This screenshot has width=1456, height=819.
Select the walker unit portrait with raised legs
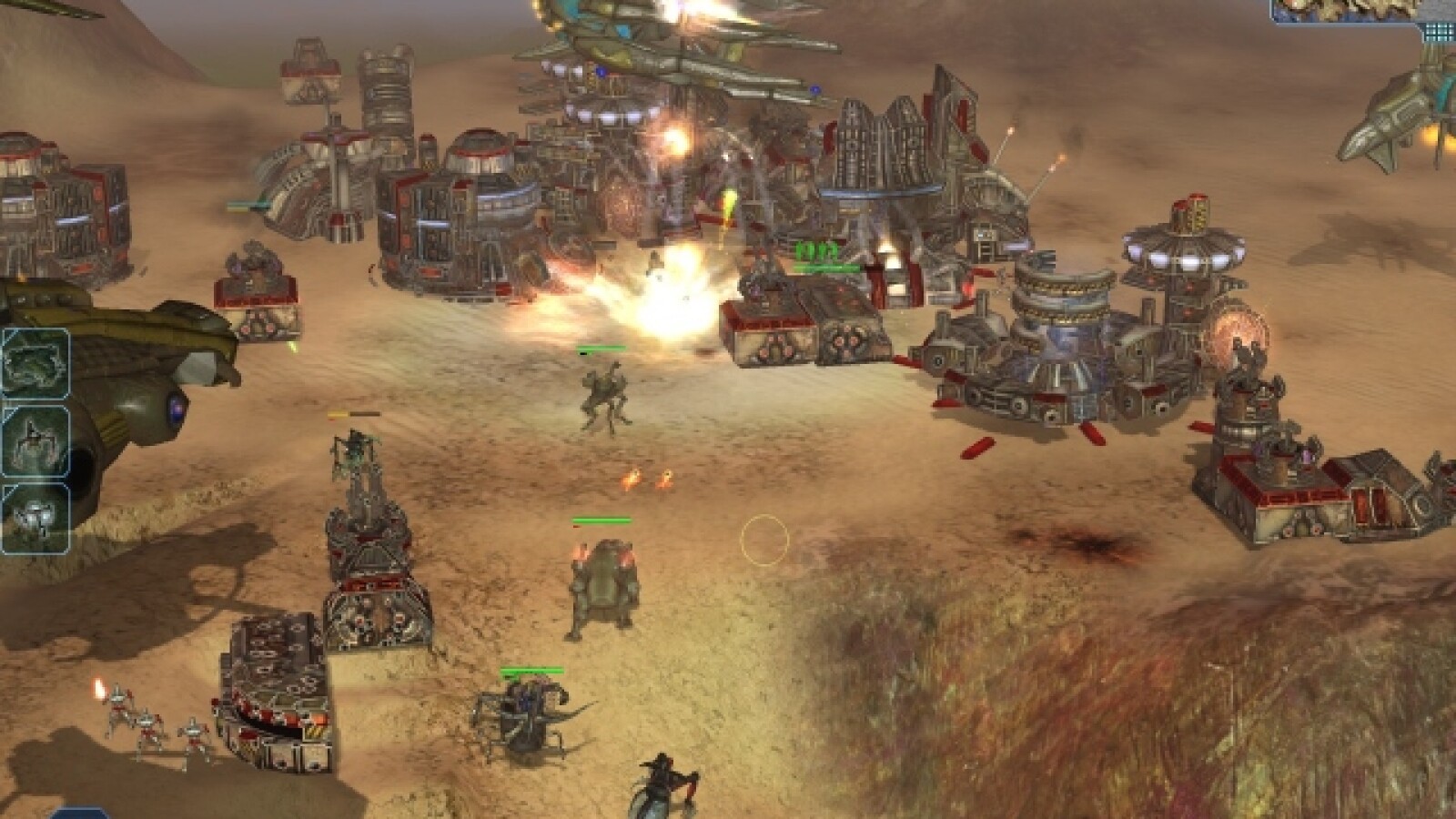point(35,441)
